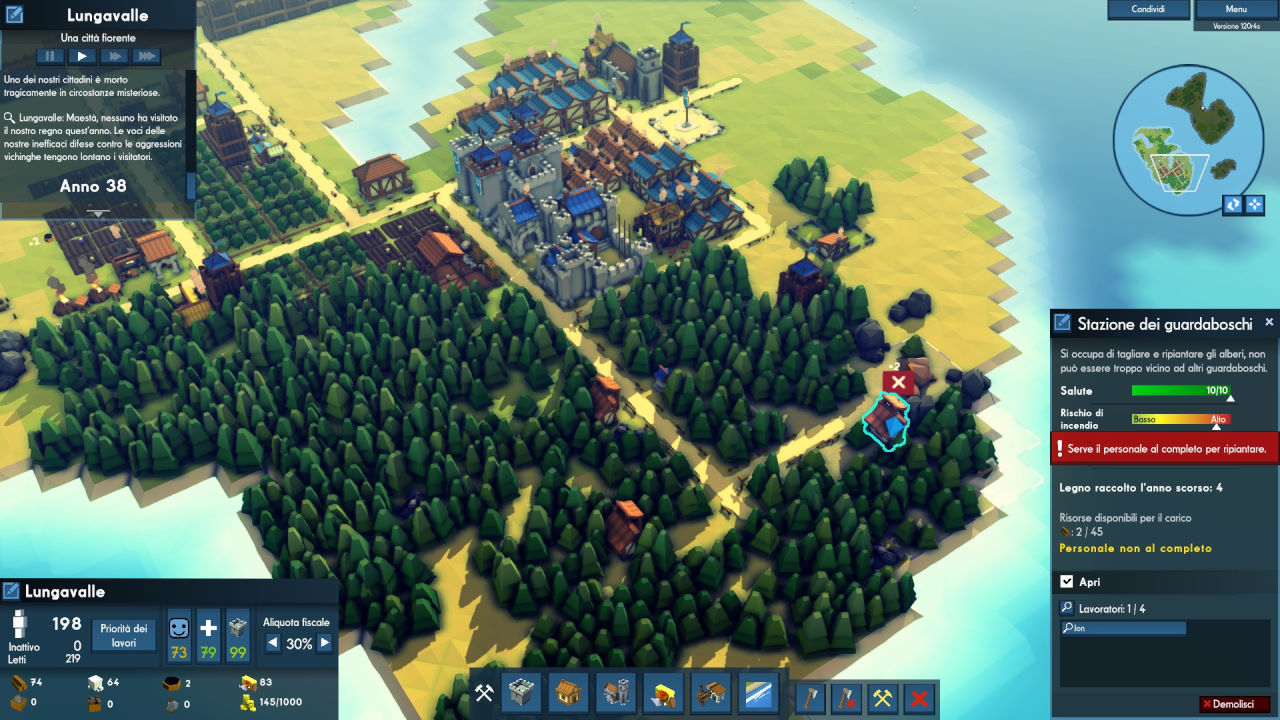Decrease the tax rate with left arrow
Image resolution: width=1280 pixels, height=720 pixels.
click(x=273, y=644)
